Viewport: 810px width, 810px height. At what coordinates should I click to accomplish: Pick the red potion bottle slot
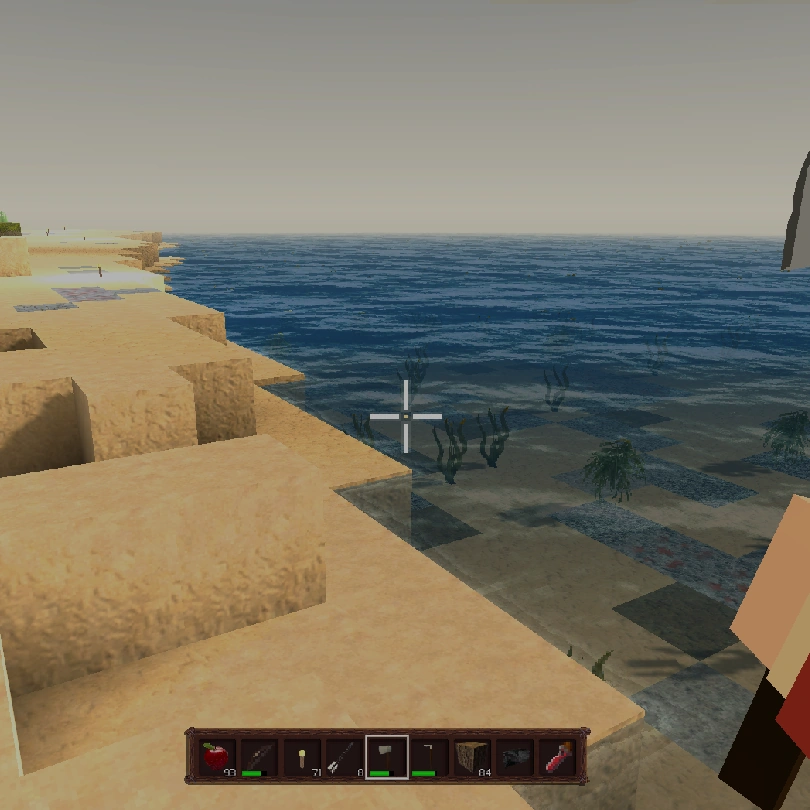tap(556, 757)
